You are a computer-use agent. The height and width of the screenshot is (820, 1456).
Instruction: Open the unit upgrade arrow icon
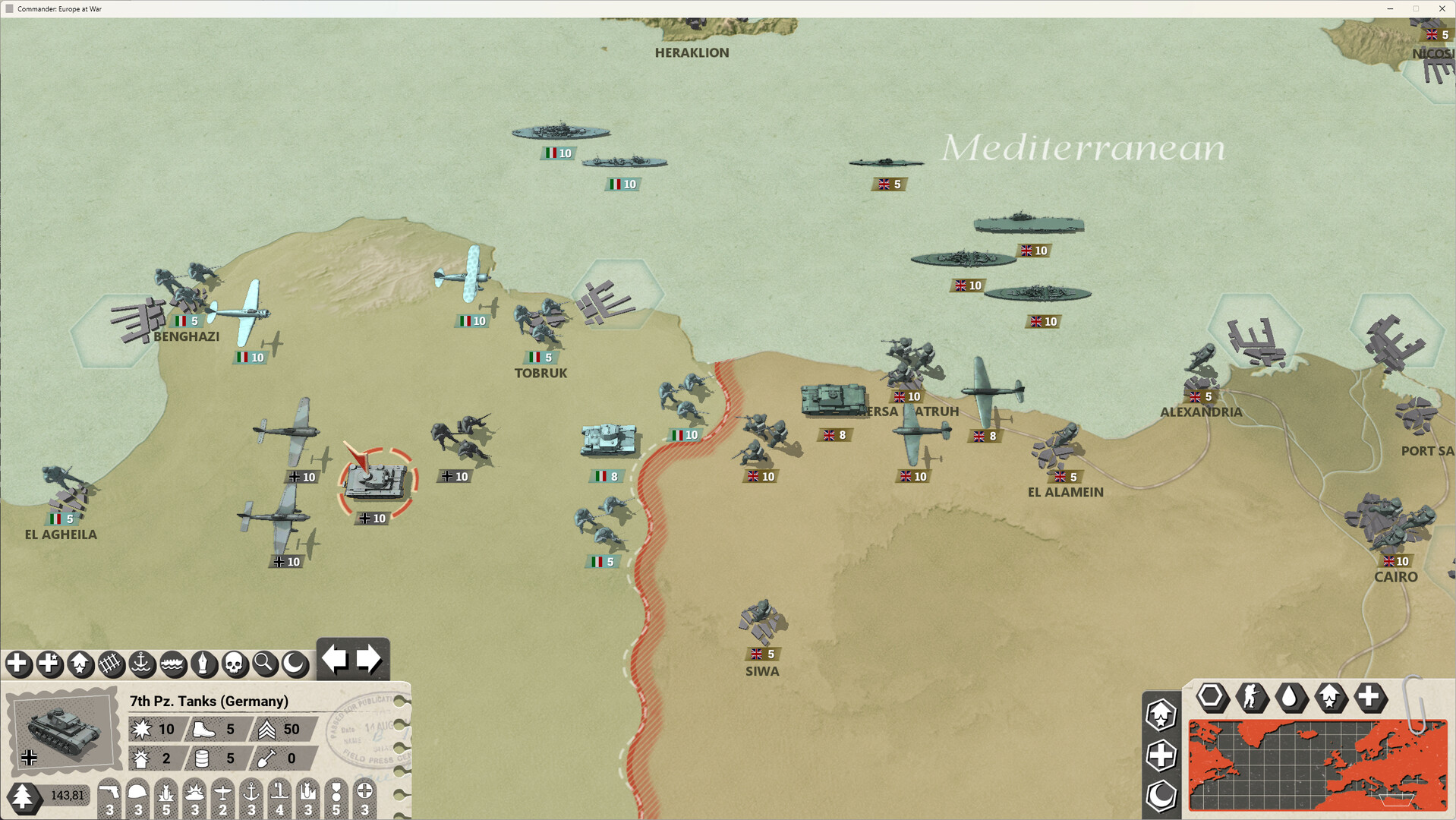79,664
